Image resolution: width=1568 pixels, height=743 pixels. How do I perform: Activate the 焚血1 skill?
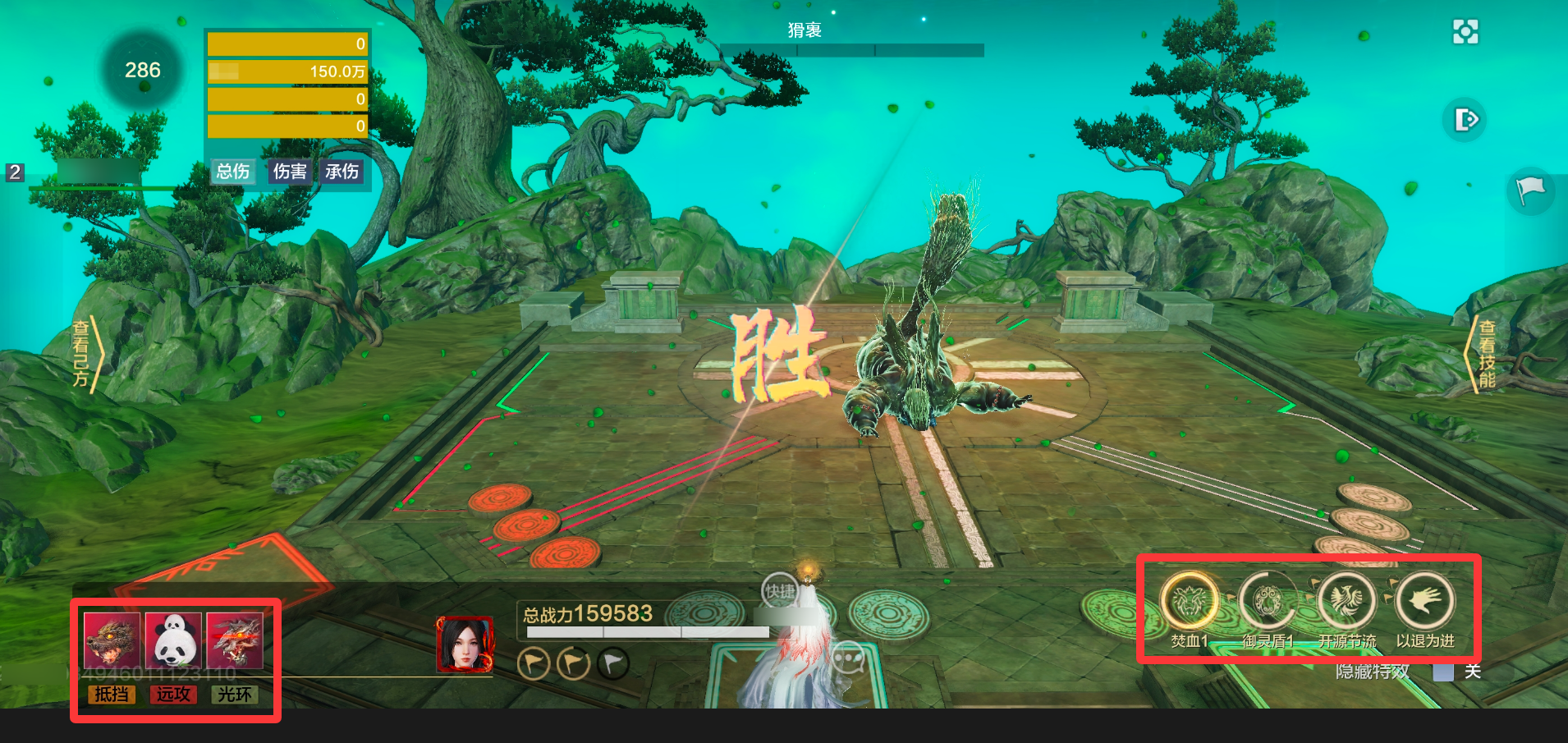[1190, 601]
